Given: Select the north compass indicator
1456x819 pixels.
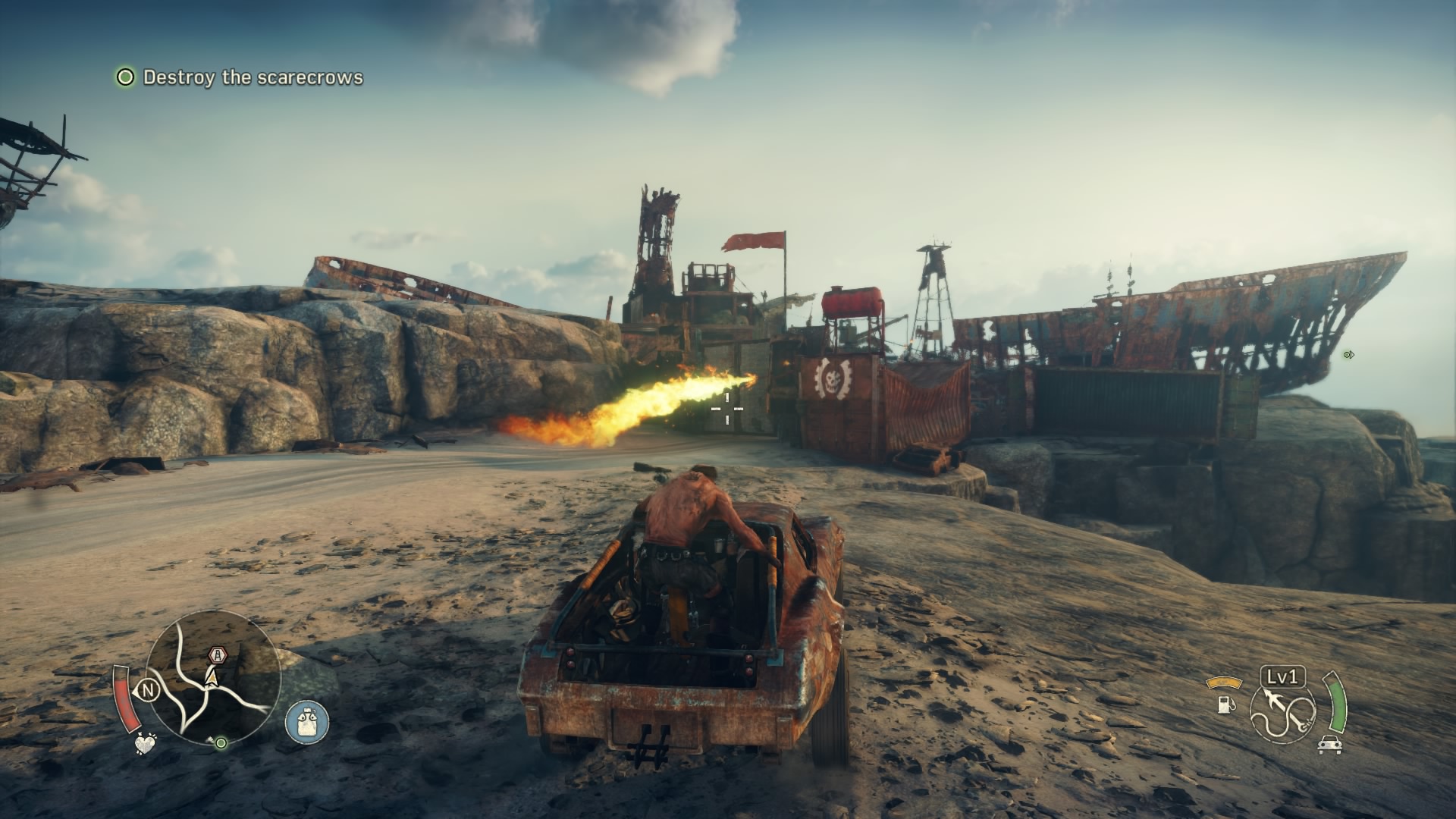Looking at the screenshot, I should click(x=147, y=690).
